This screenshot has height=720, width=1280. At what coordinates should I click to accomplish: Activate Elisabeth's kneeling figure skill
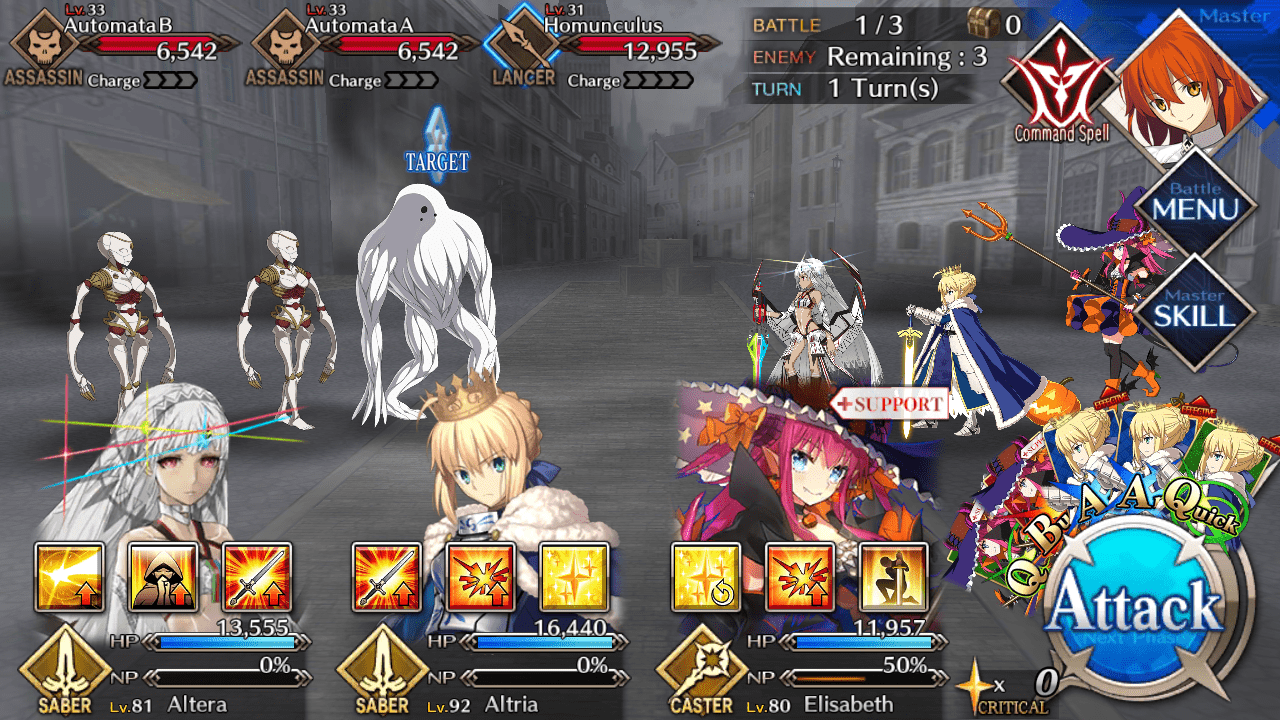pyautogui.click(x=893, y=577)
